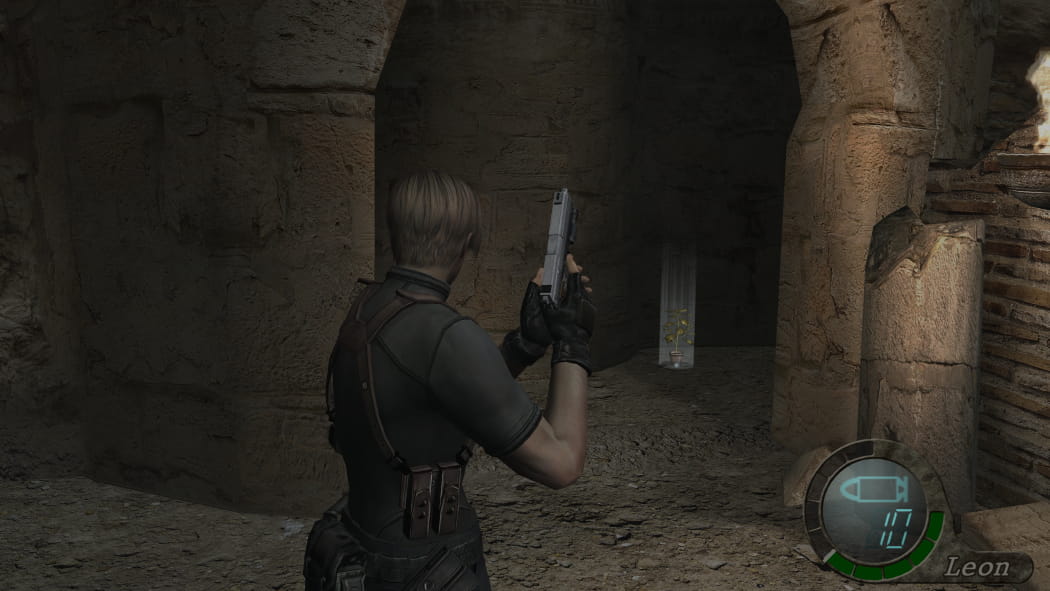The width and height of the screenshot is (1050, 591).
Task: Click the handgun bullet icon in the HUD
Action: click(872, 492)
